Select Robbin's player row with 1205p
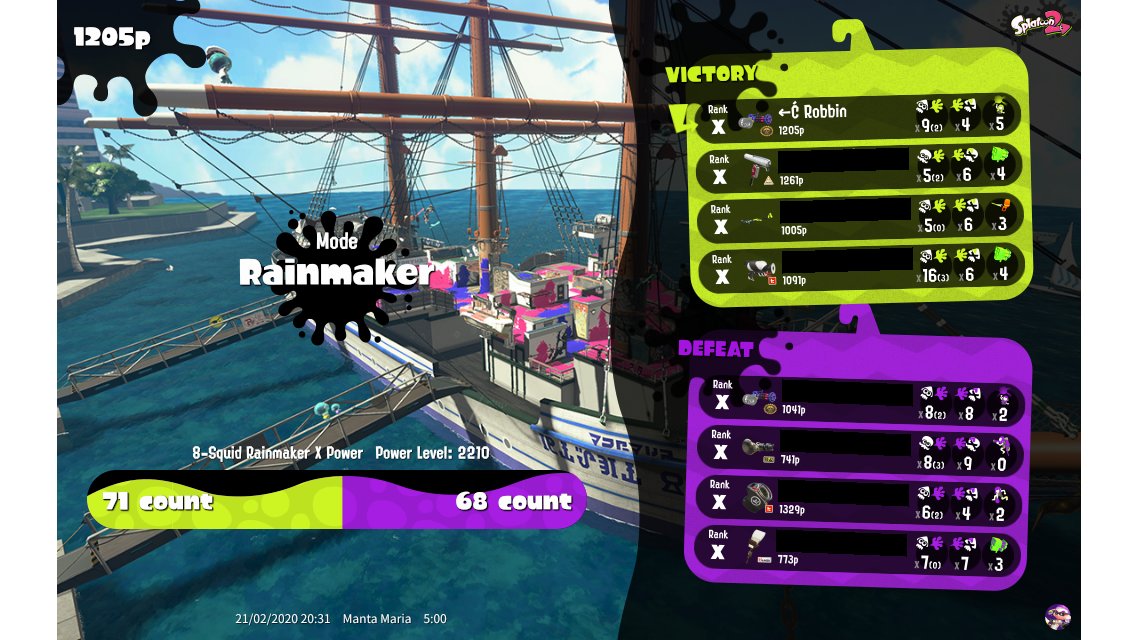Viewport: 1138px width, 640px height. point(860,118)
